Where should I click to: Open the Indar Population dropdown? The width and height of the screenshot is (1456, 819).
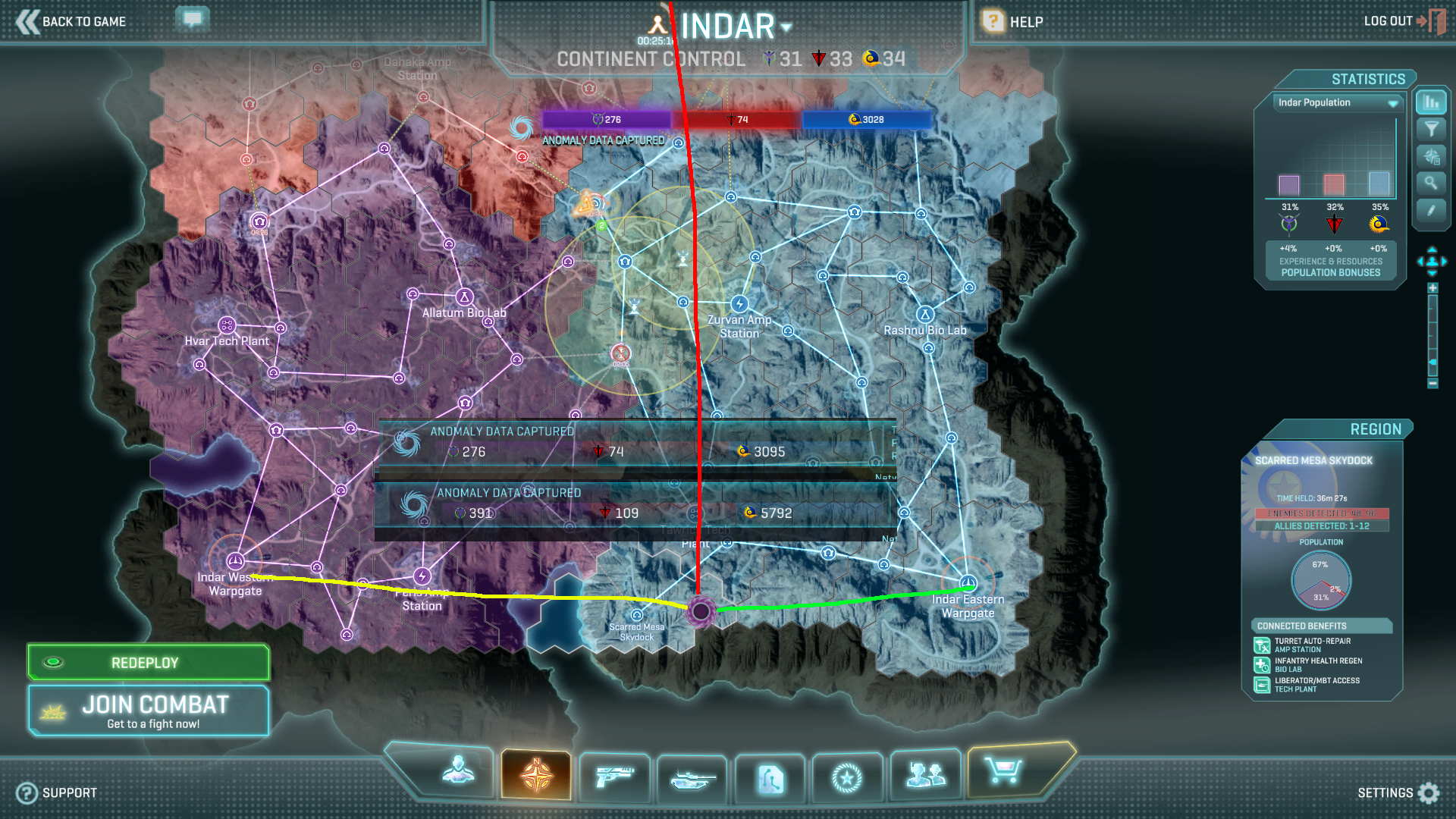click(x=1336, y=102)
